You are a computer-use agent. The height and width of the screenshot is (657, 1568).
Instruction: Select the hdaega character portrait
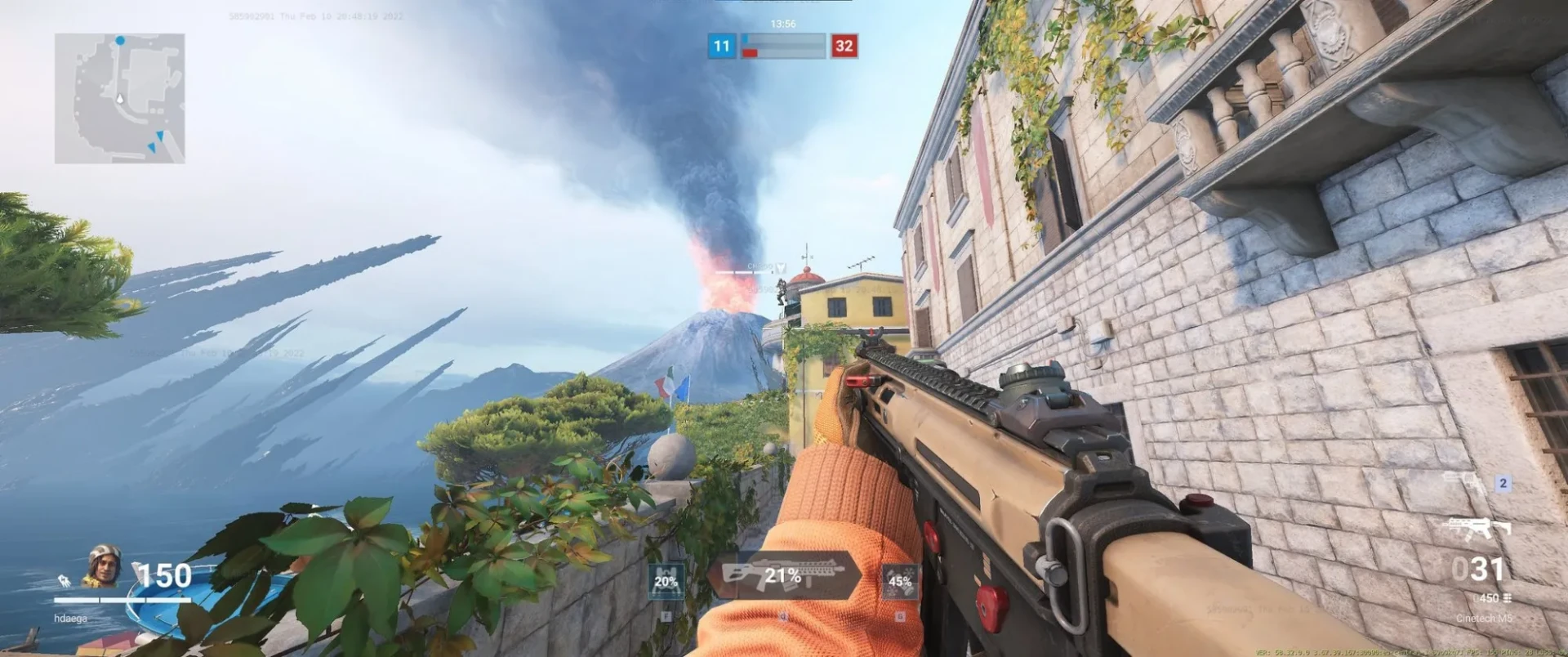point(104,565)
